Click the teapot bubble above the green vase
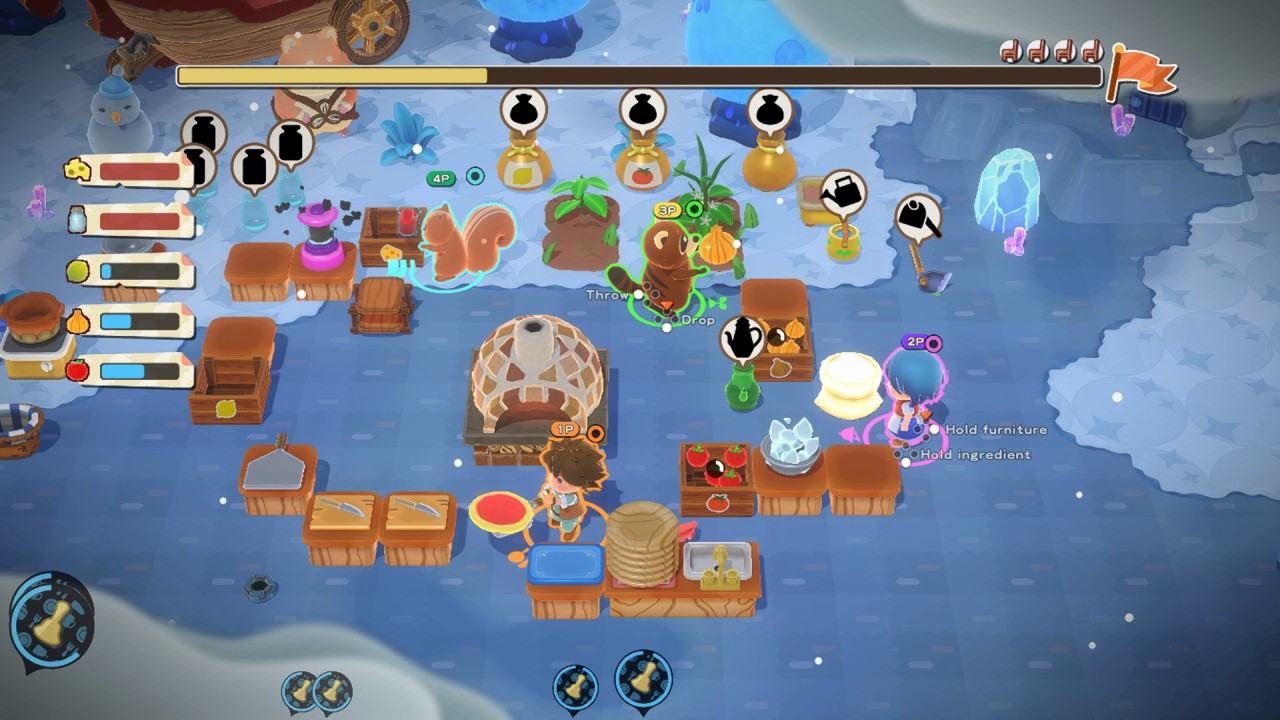Image resolution: width=1280 pixels, height=720 pixels. 742,339
